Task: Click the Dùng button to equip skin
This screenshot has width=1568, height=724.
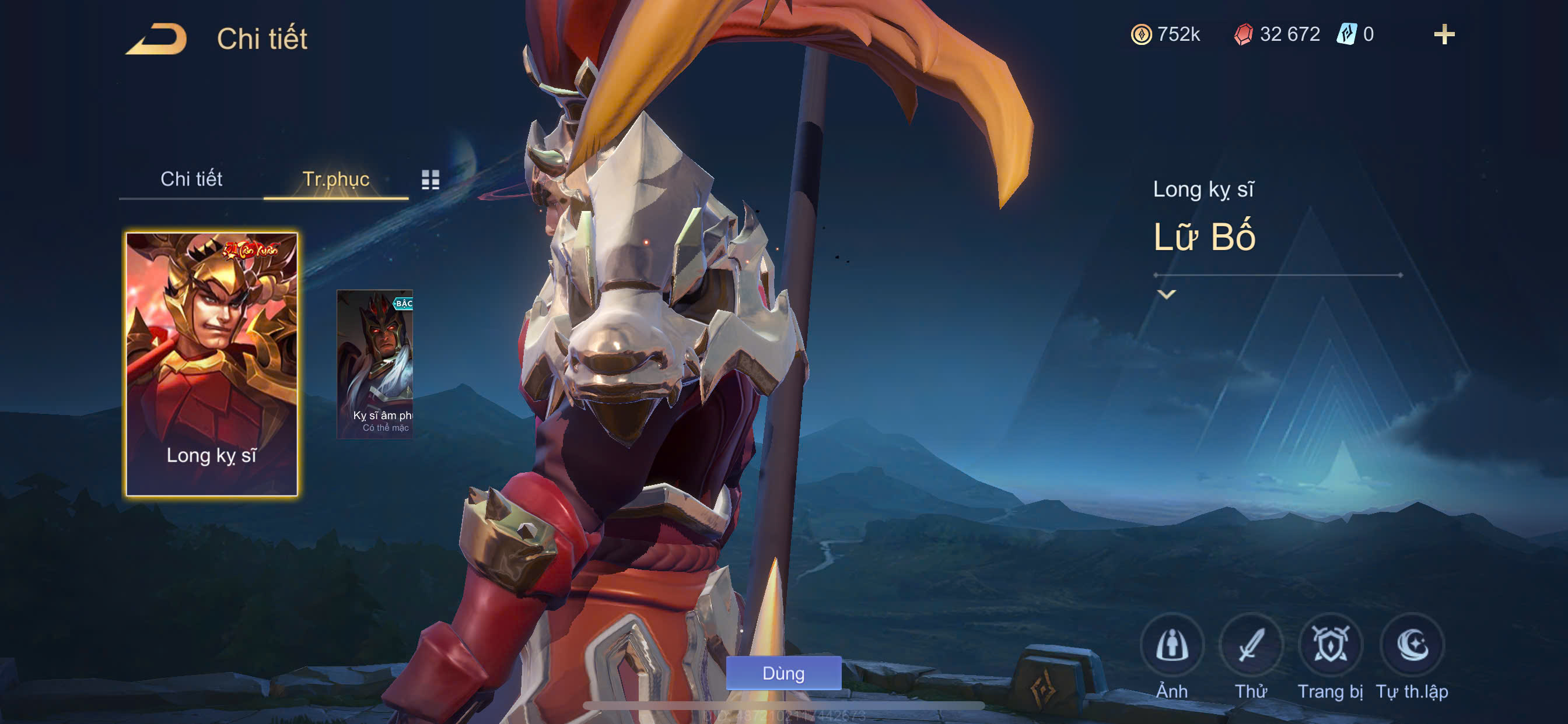Action: coord(783,673)
